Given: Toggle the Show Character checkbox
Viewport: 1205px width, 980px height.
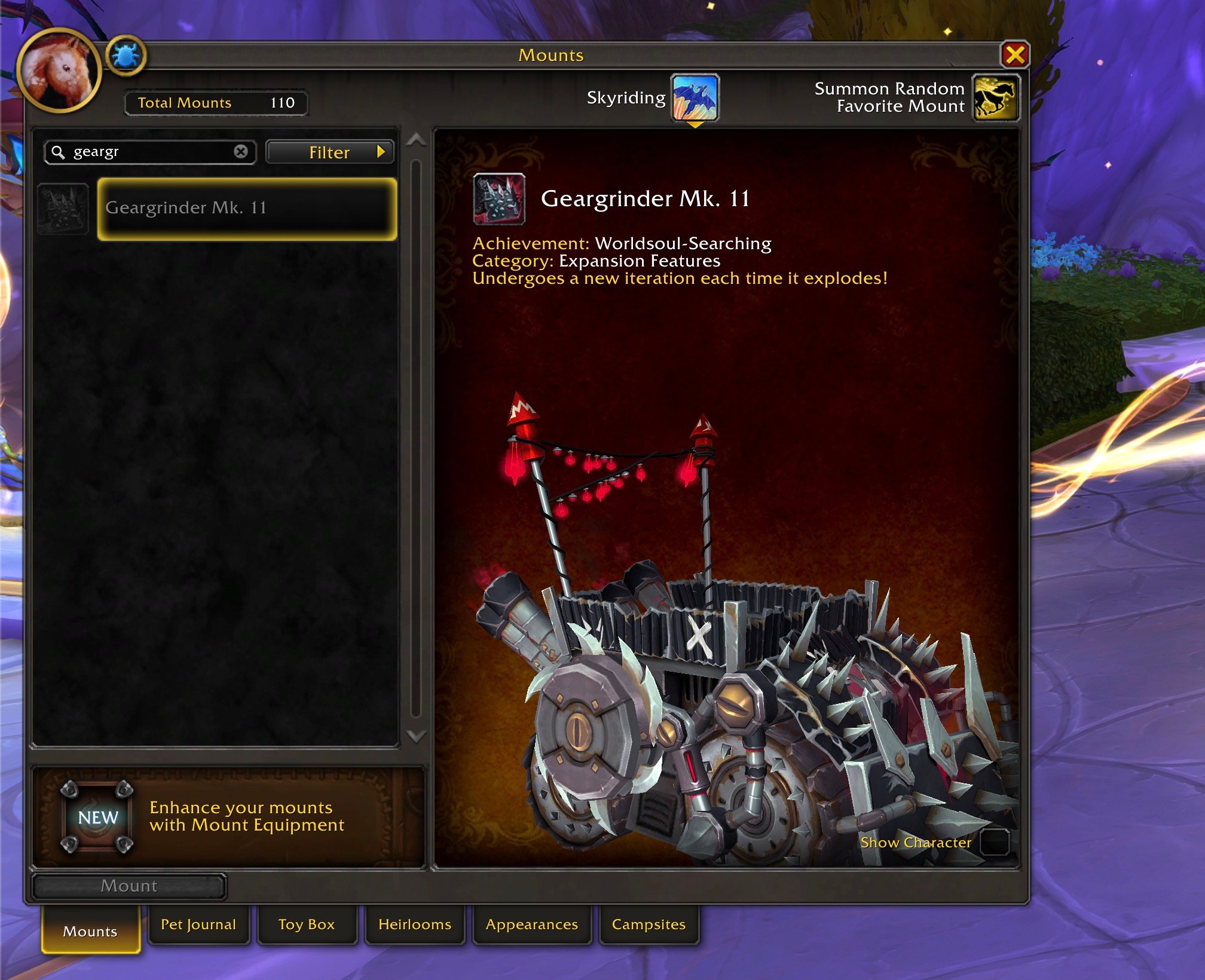Looking at the screenshot, I should [995, 842].
